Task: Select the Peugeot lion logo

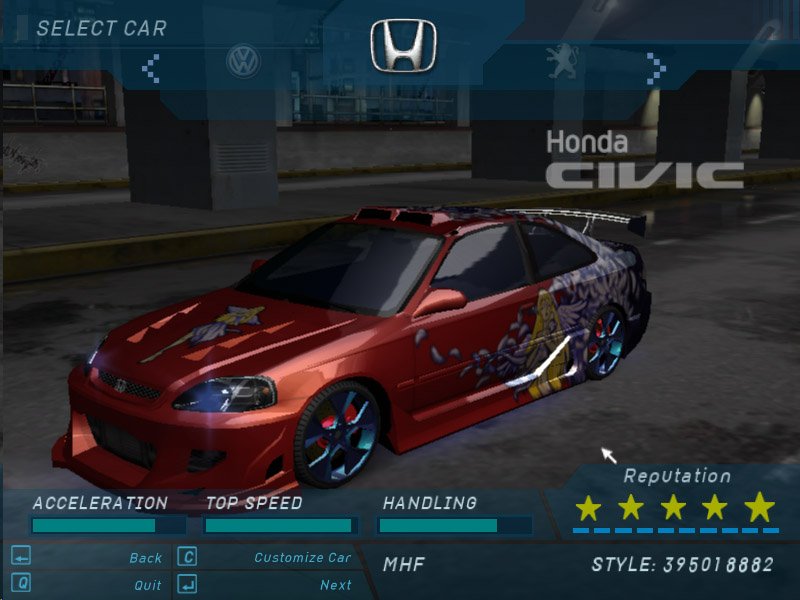Action: (x=561, y=62)
